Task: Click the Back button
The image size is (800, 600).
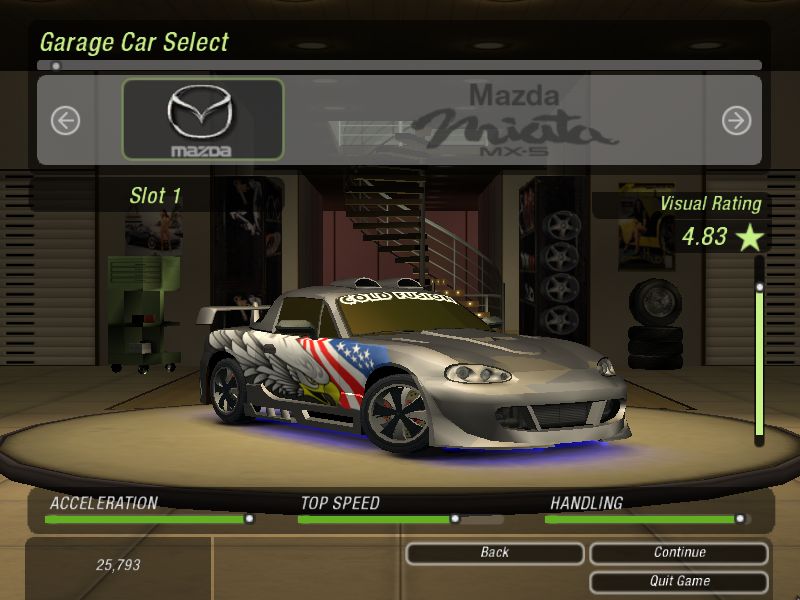Action: (x=495, y=553)
